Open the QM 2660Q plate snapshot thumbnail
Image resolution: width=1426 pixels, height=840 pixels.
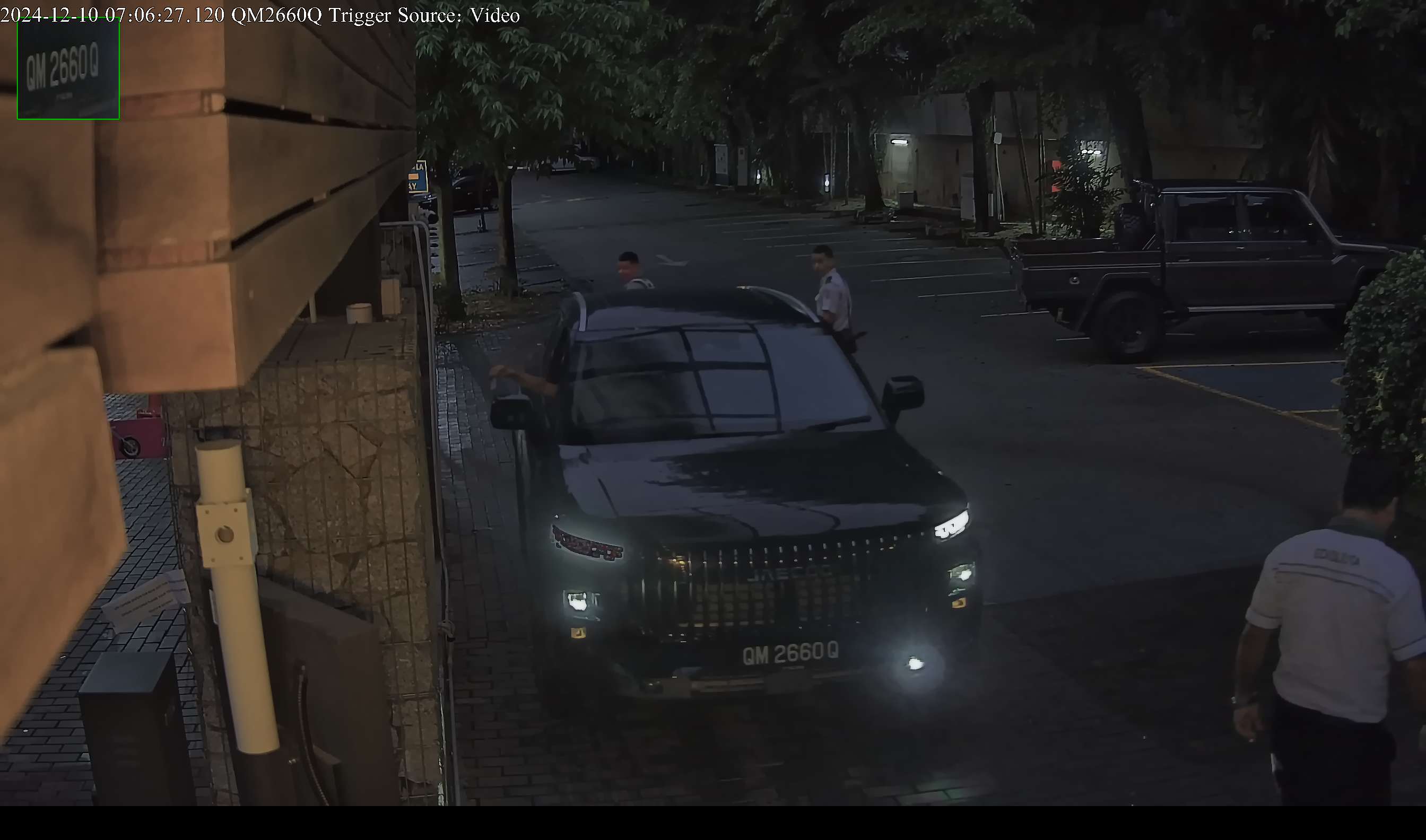(68, 69)
